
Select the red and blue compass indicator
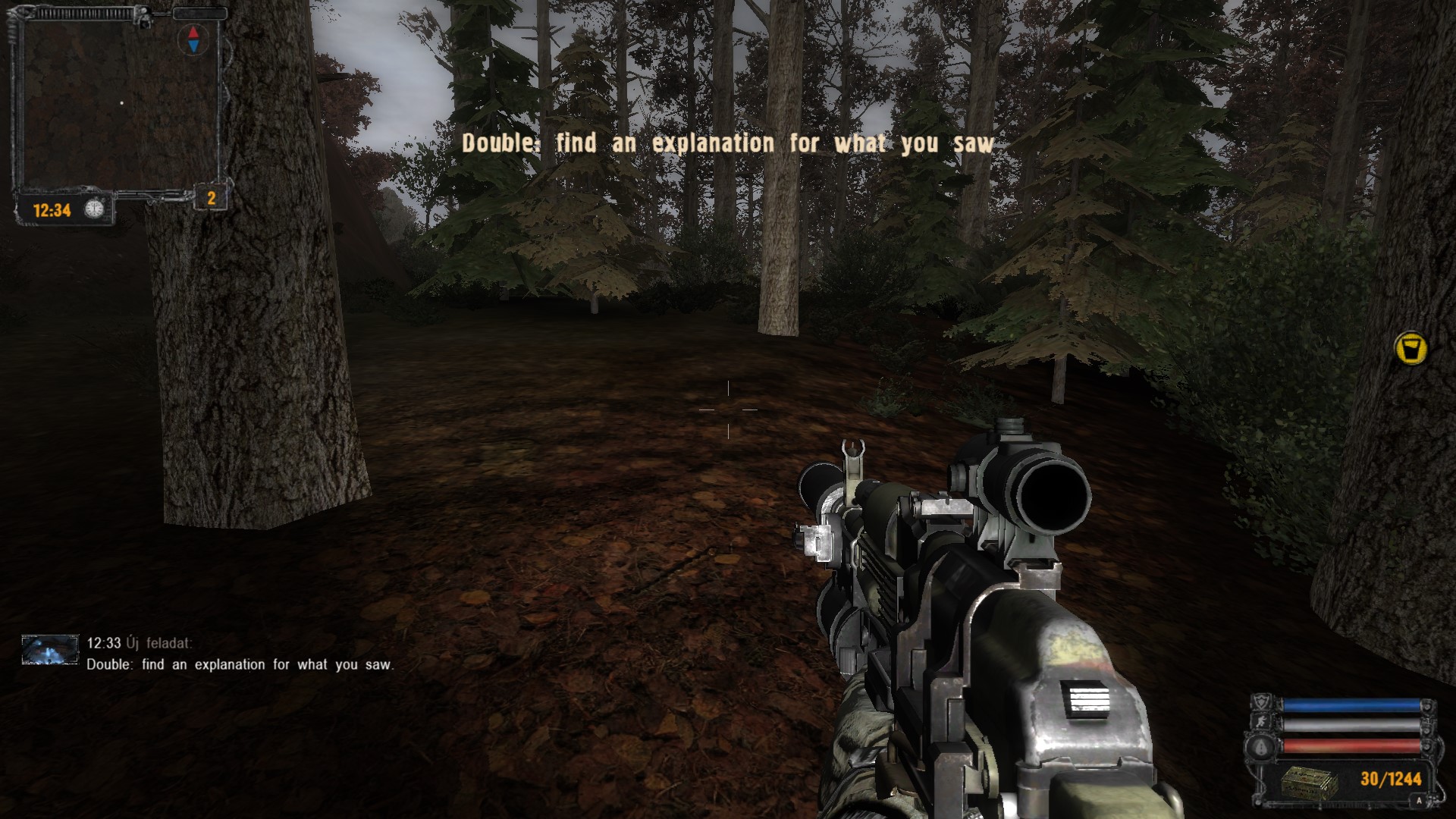[x=193, y=39]
